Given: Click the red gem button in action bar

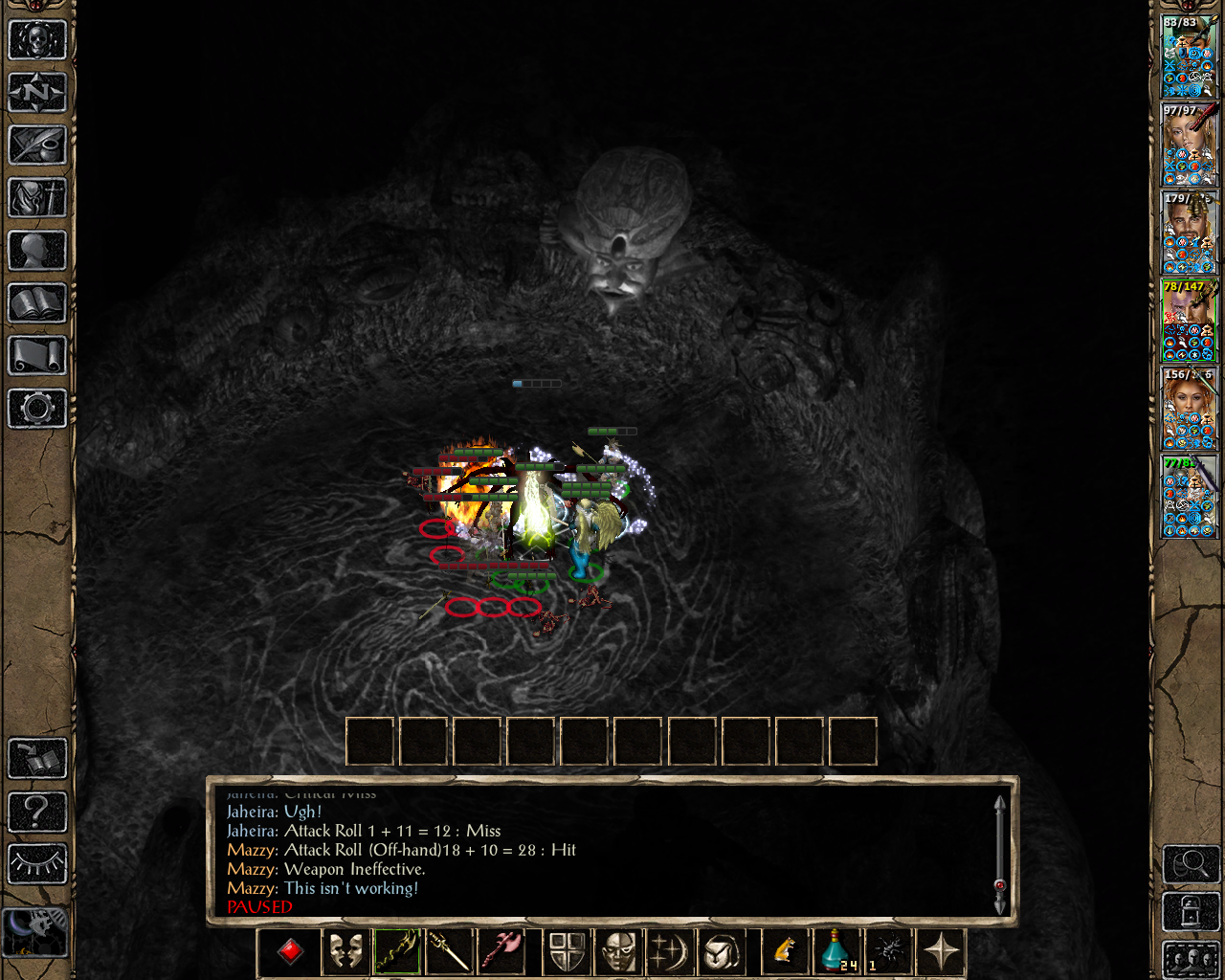Looking at the screenshot, I should pos(291,951).
